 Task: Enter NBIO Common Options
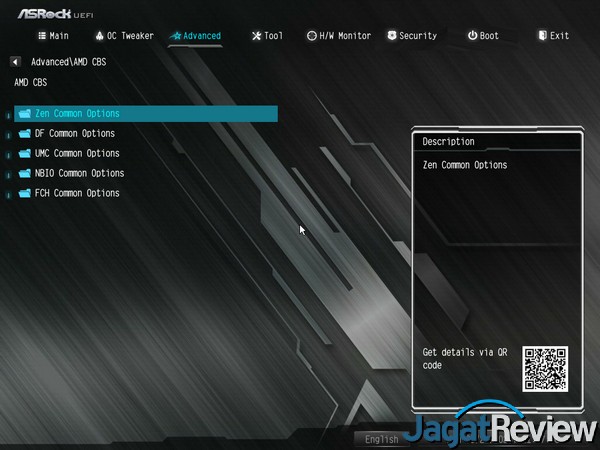pos(79,173)
